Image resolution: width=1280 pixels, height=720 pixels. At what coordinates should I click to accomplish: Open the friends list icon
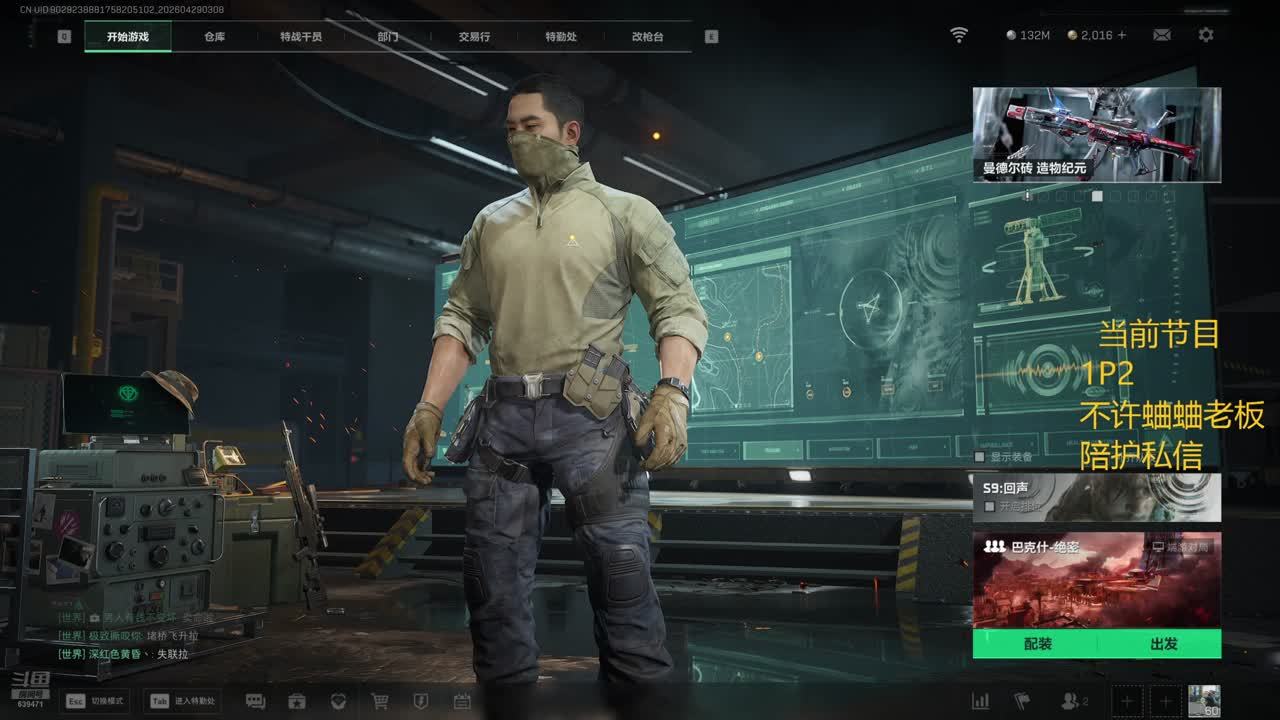(1071, 701)
